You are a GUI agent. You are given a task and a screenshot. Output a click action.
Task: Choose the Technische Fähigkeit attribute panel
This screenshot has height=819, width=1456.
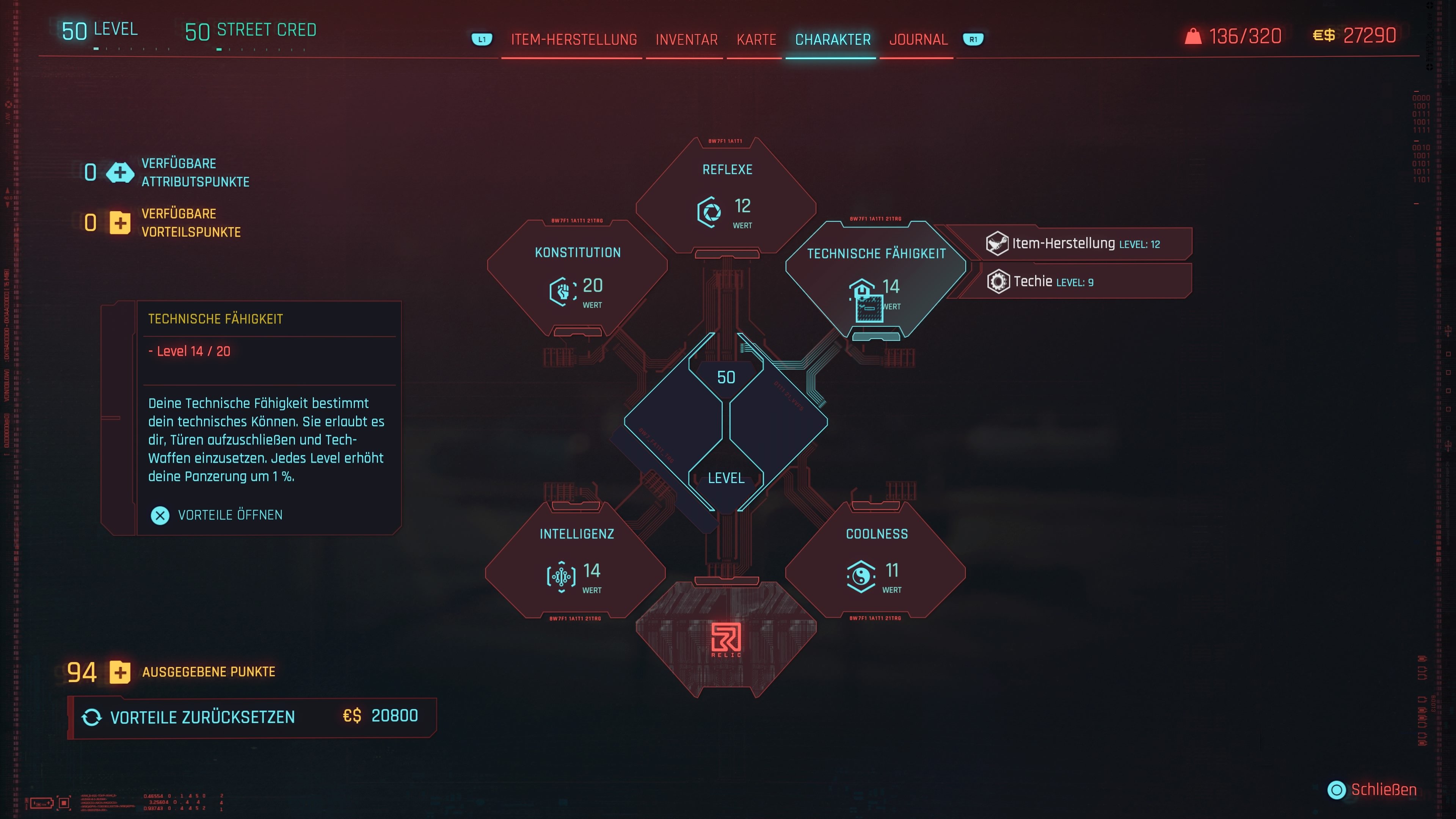point(875,279)
